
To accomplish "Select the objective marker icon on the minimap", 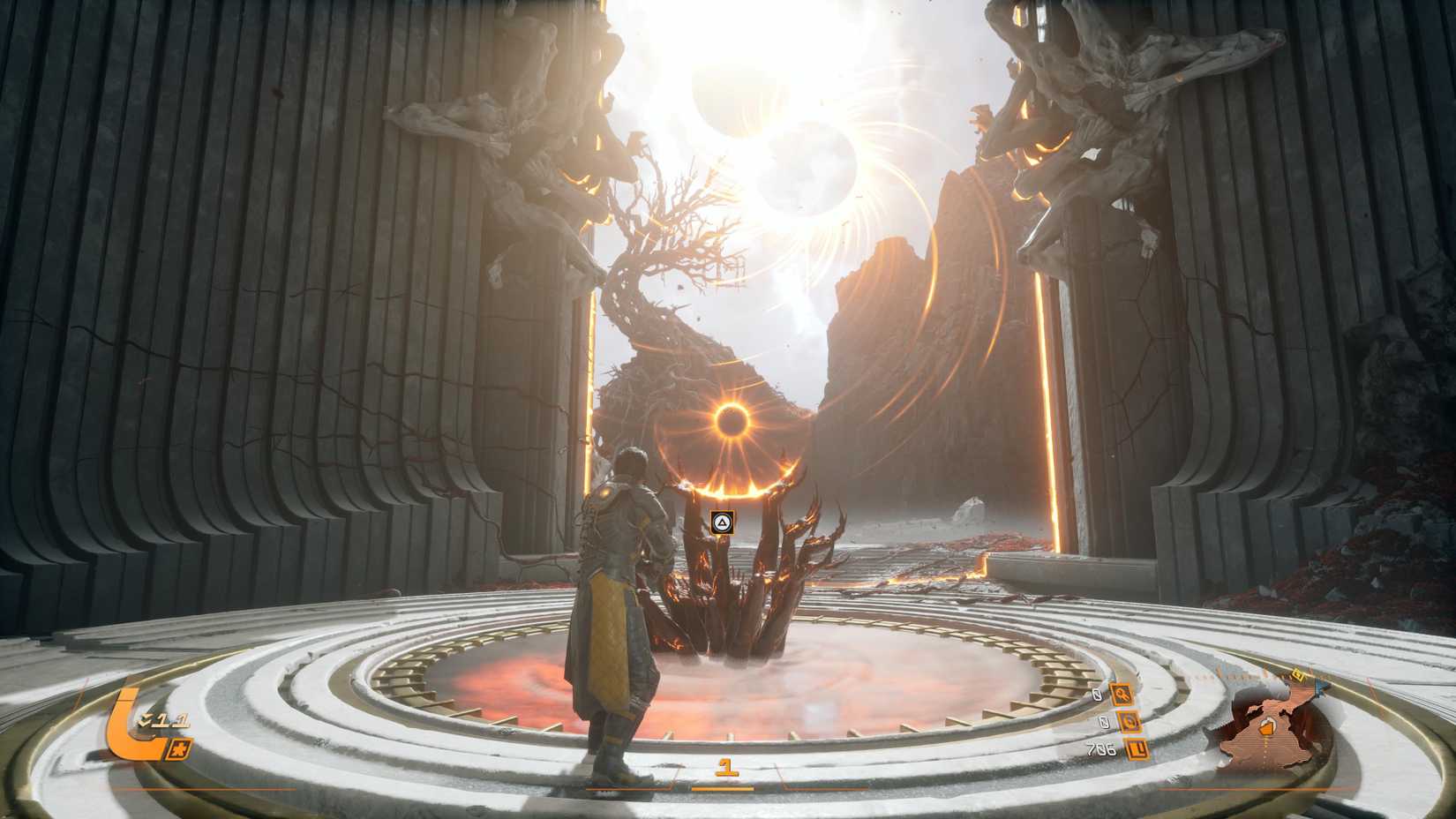I will (1266, 728).
